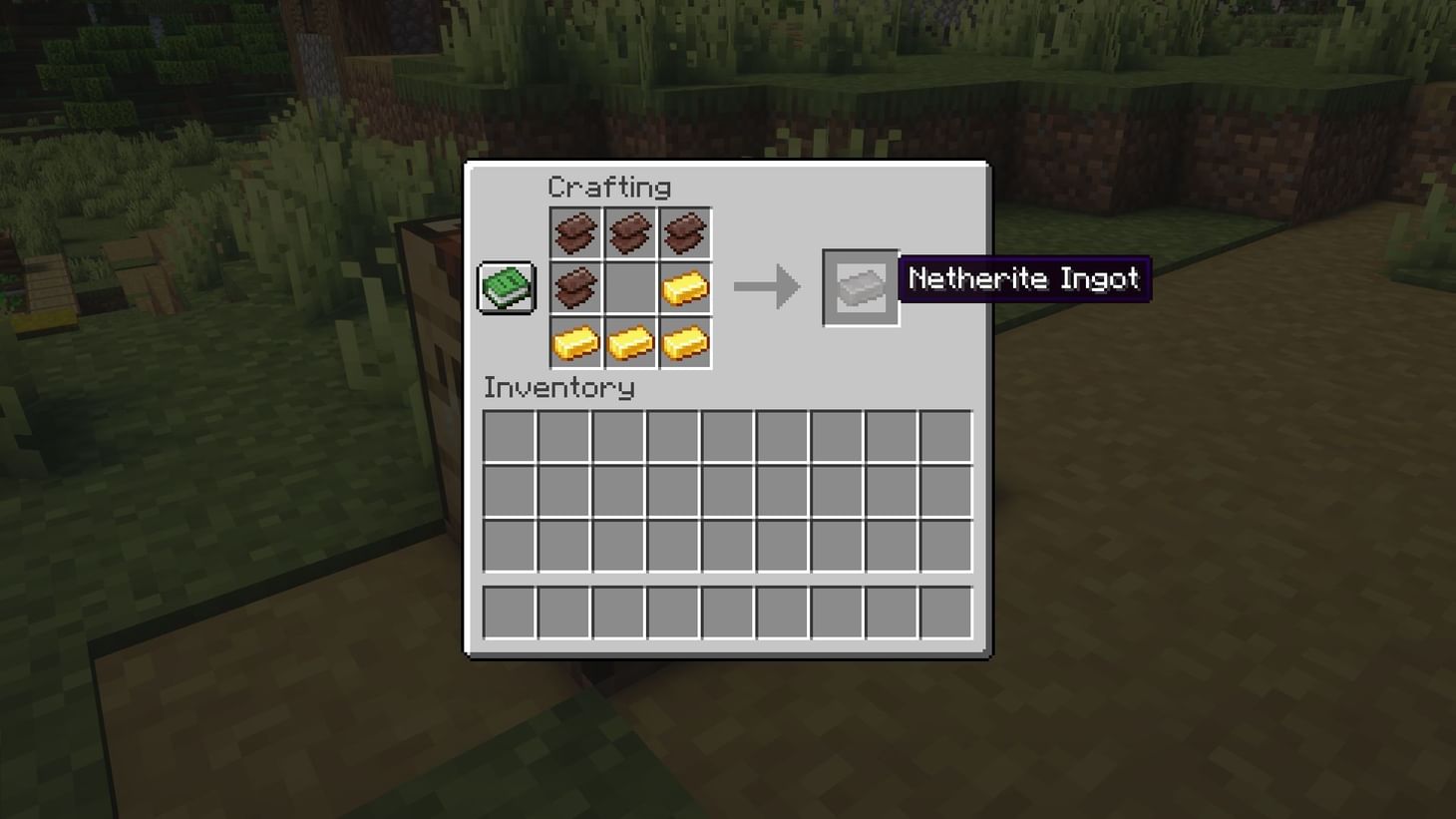This screenshot has width=1456, height=819.
Task: Click the Crafting title text
Action: 610,188
